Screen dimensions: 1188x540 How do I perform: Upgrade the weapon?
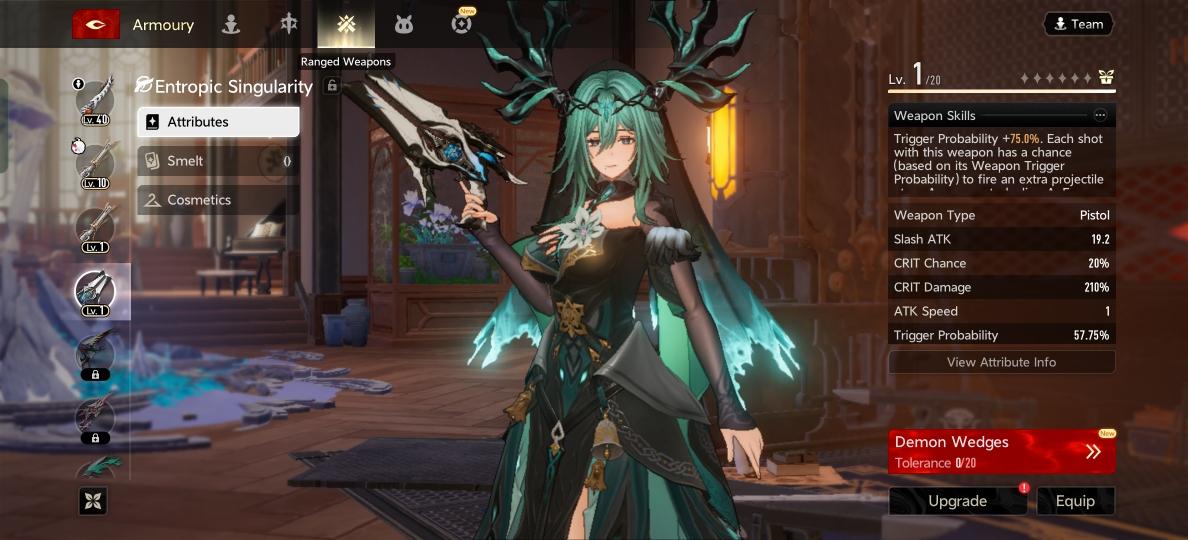[957, 501]
